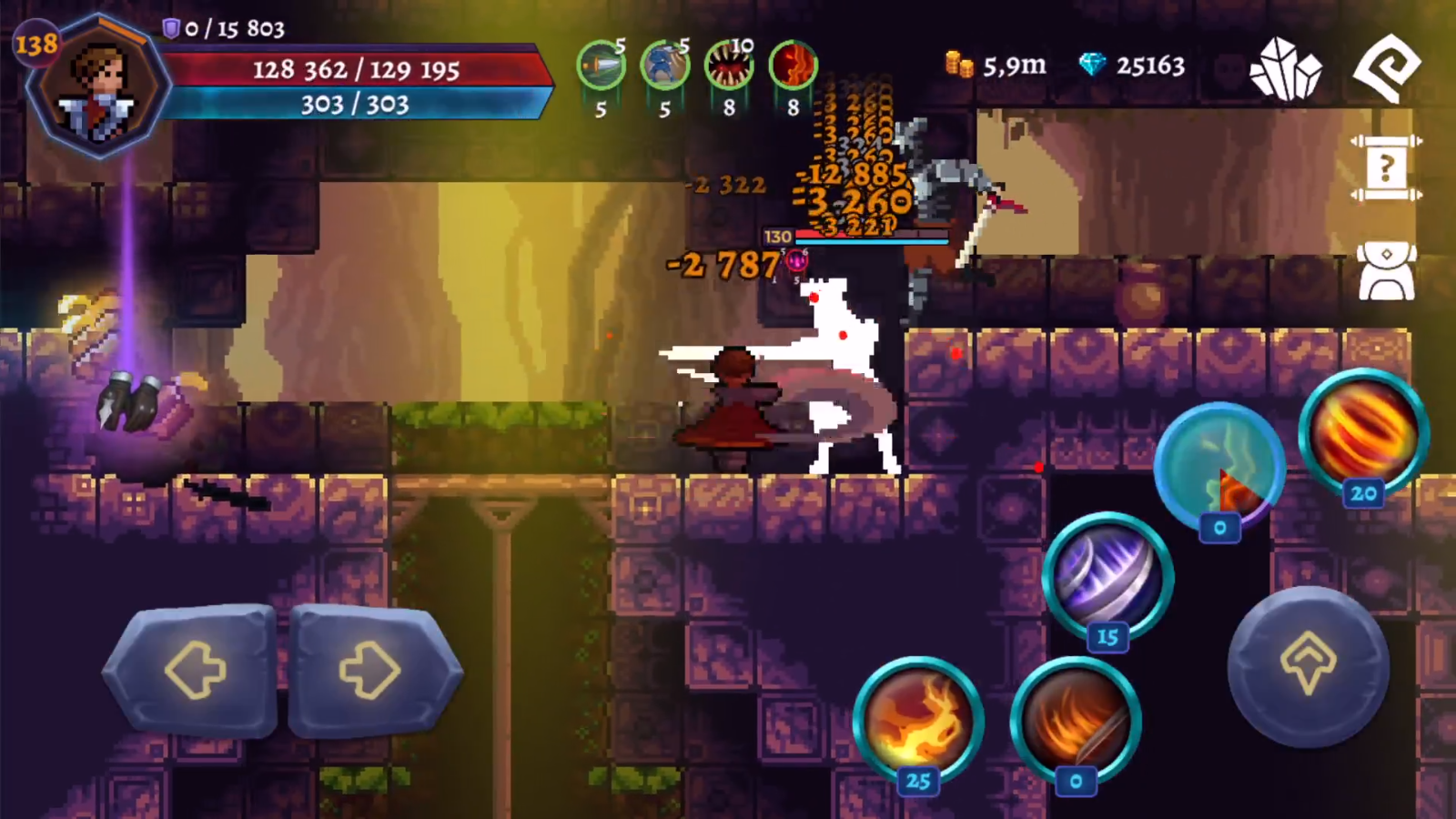Select the monster mouth tracker showing 10
Screen dimensions: 1456x819
click(728, 66)
